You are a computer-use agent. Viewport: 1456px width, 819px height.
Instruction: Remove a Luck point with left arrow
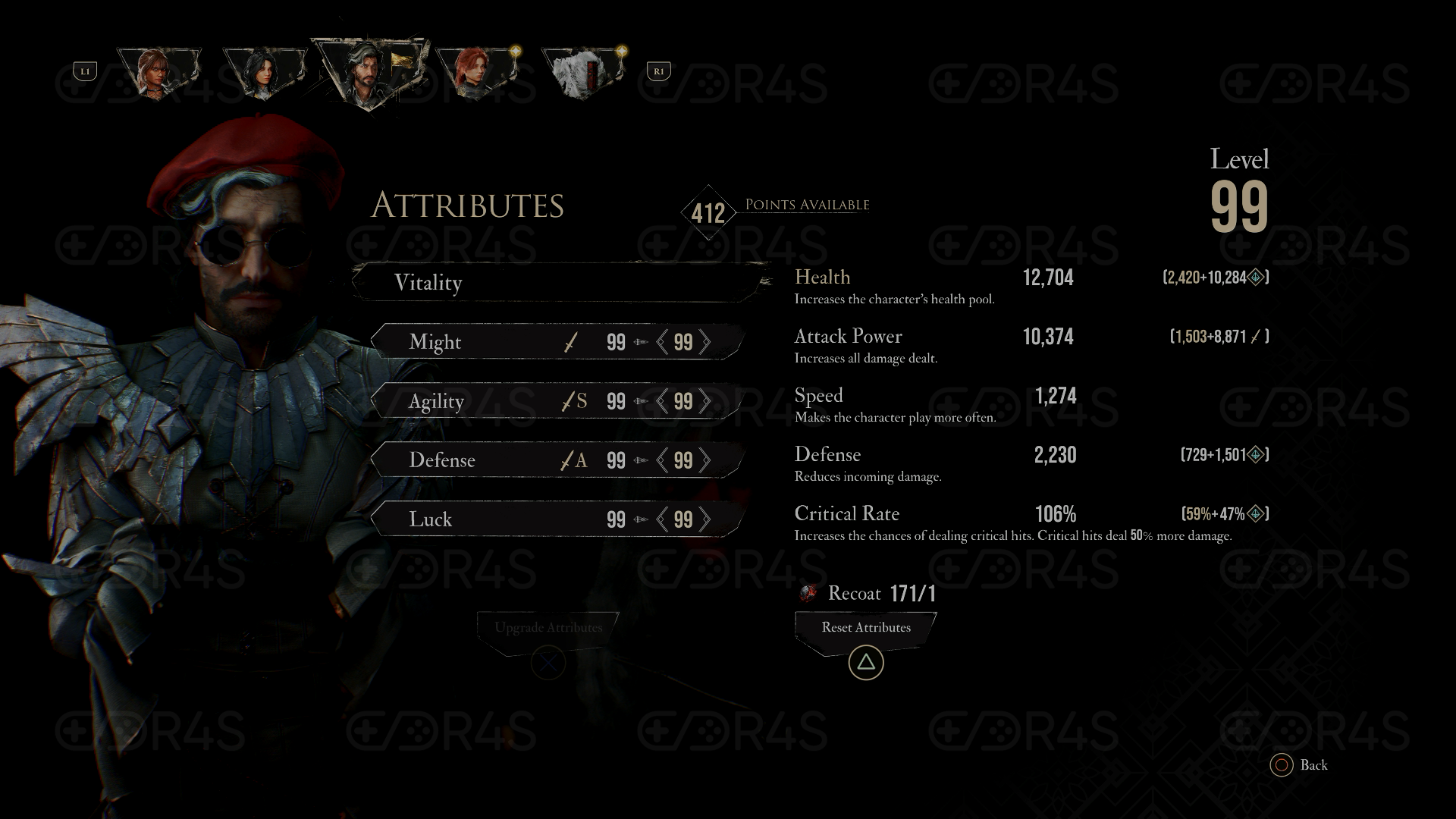click(x=663, y=519)
